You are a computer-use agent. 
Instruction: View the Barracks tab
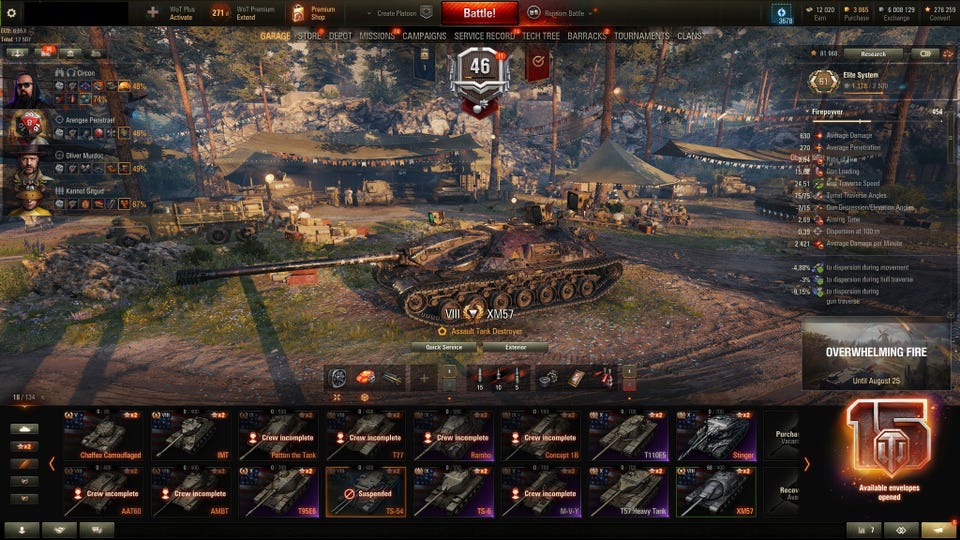587,36
